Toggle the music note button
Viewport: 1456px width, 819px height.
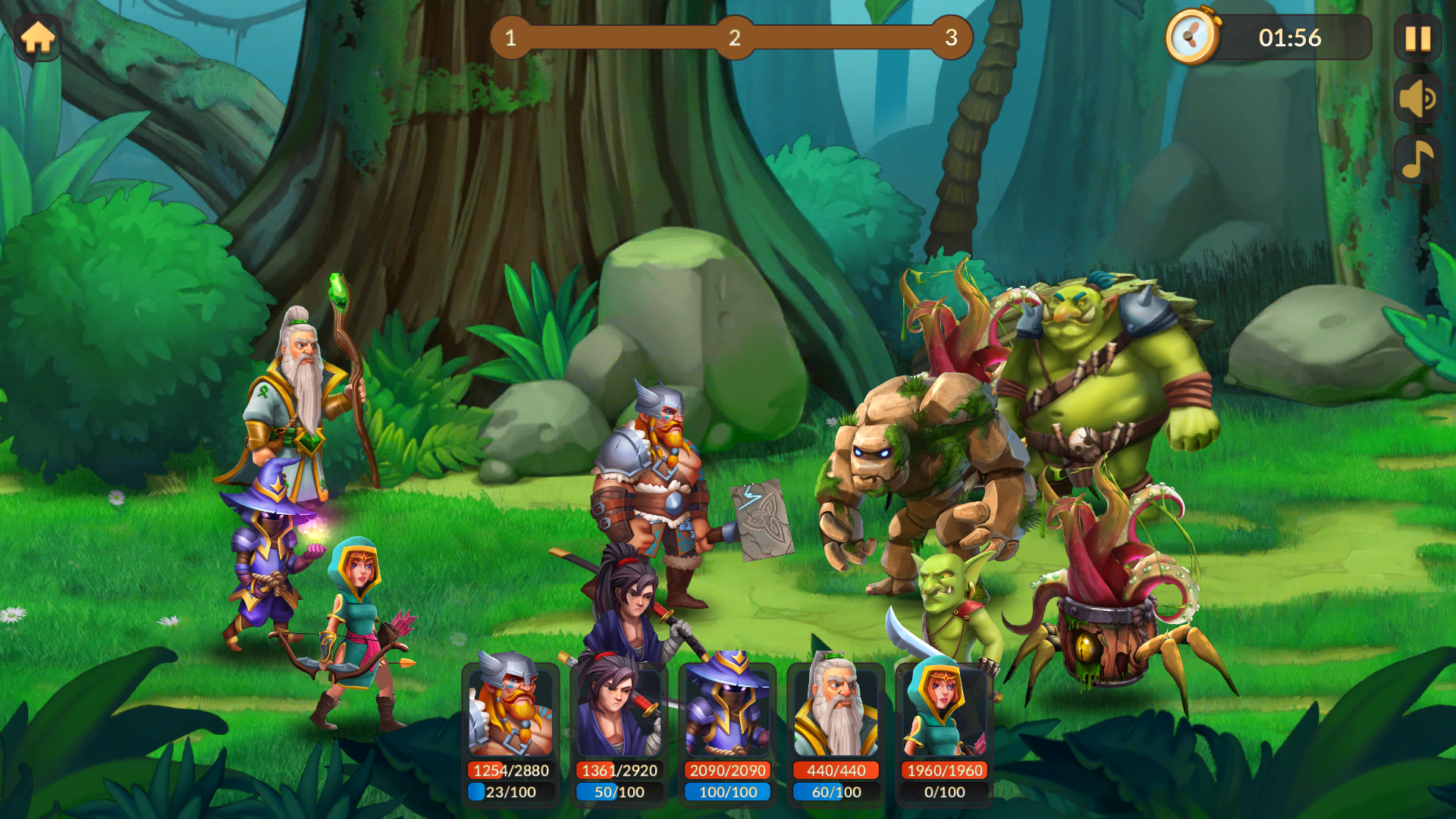[x=1417, y=159]
